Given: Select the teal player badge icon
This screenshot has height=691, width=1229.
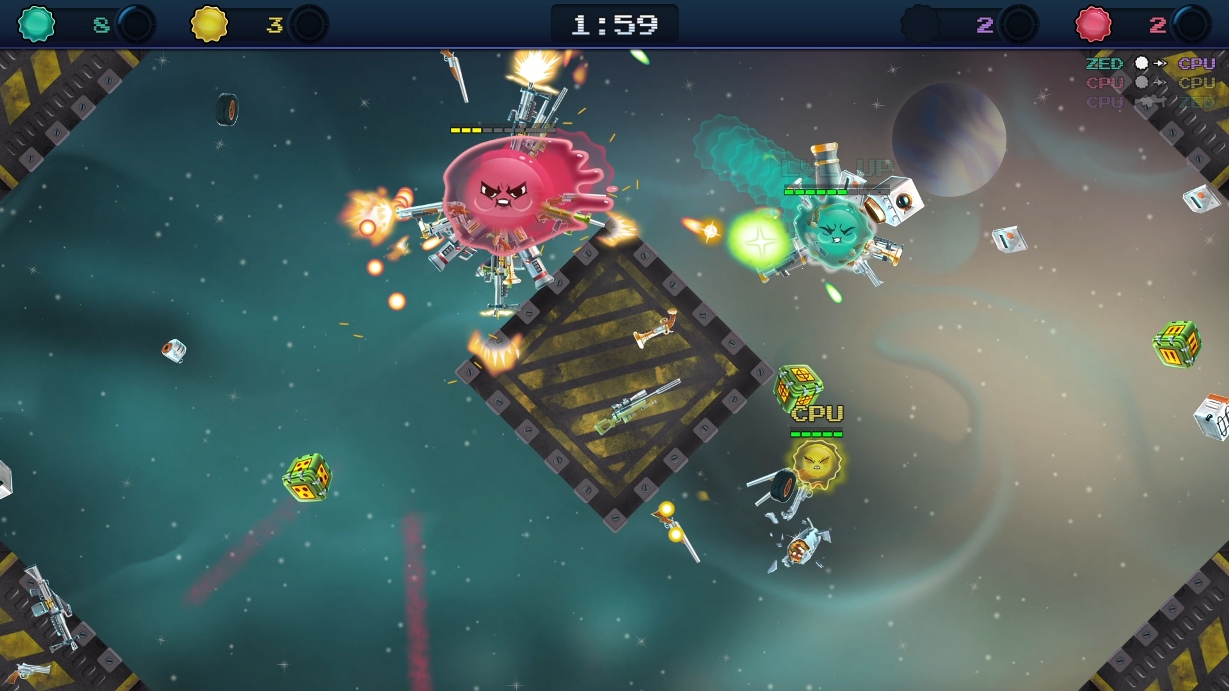Looking at the screenshot, I should pyautogui.click(x=37, y=23).
